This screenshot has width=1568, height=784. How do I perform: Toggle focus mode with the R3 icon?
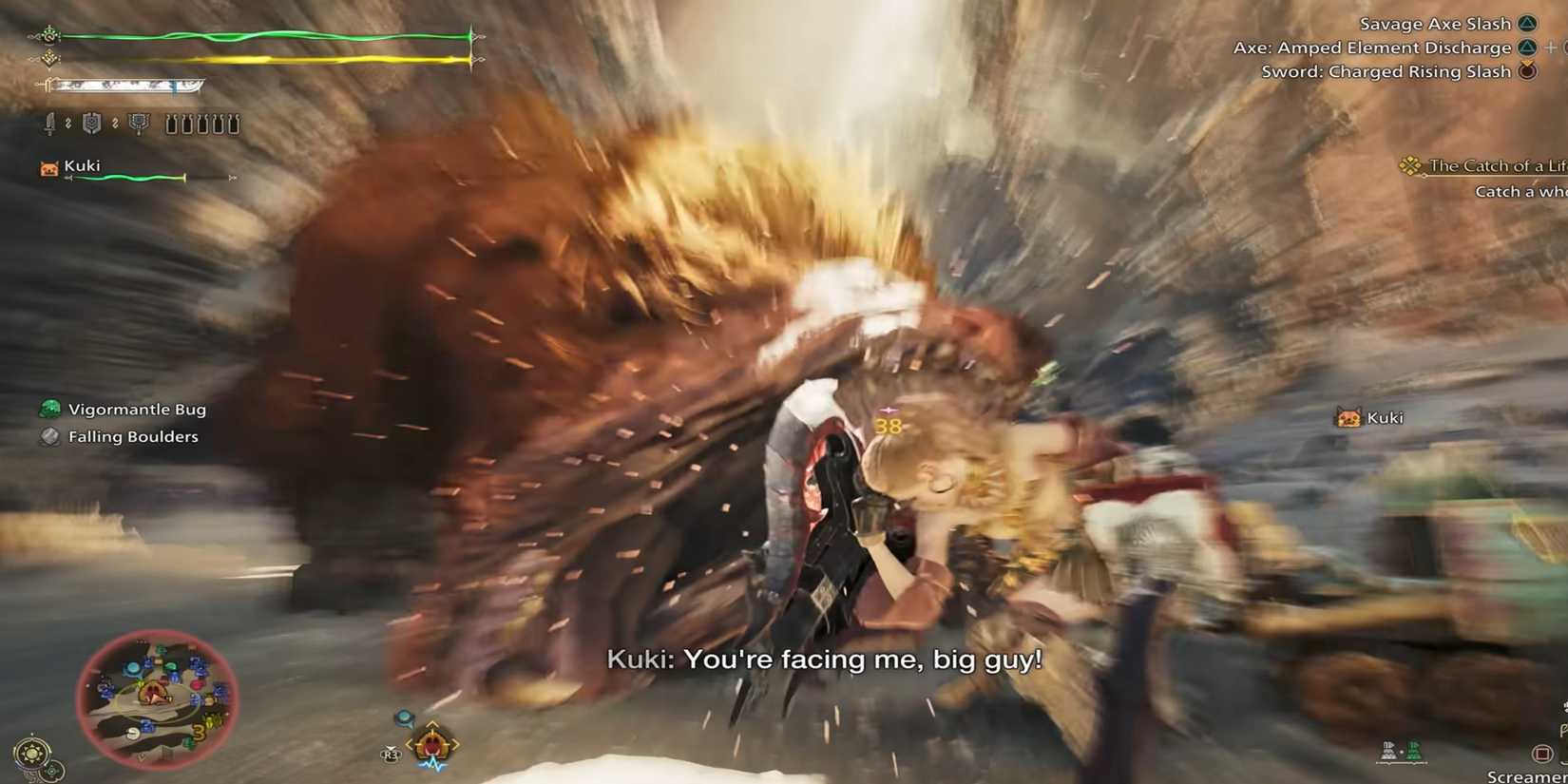tap(391, 754)
